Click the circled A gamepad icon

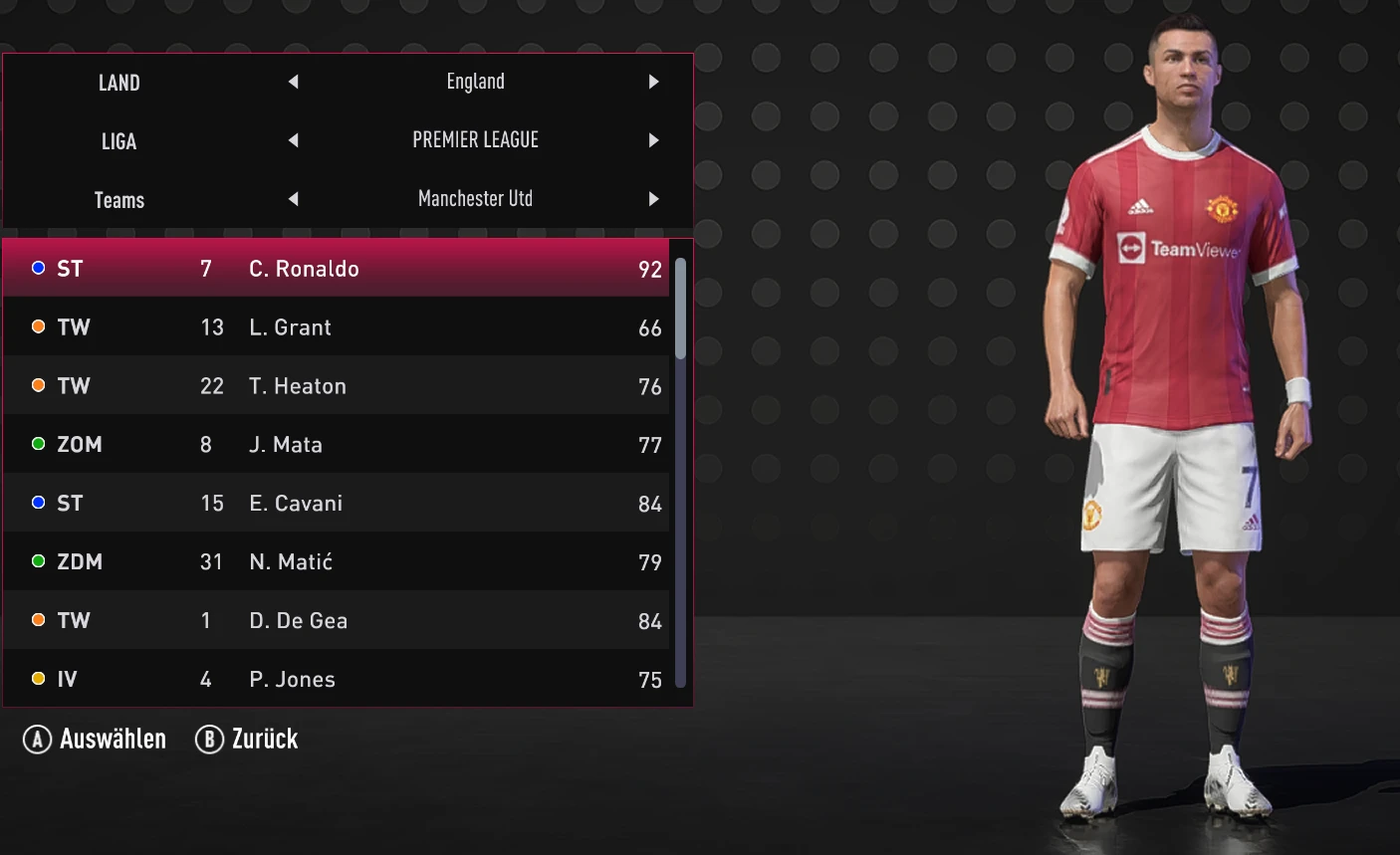(x=37, y=739)
